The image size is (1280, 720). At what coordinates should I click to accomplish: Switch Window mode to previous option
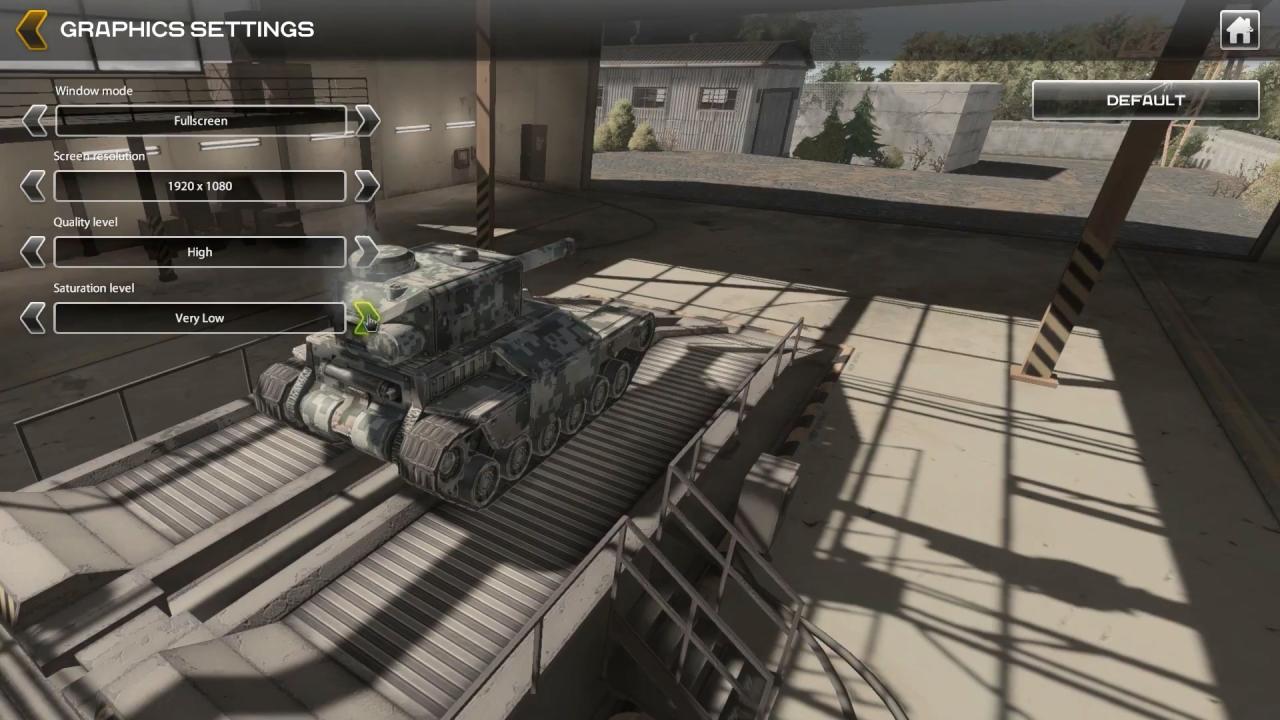pos(33,121)
